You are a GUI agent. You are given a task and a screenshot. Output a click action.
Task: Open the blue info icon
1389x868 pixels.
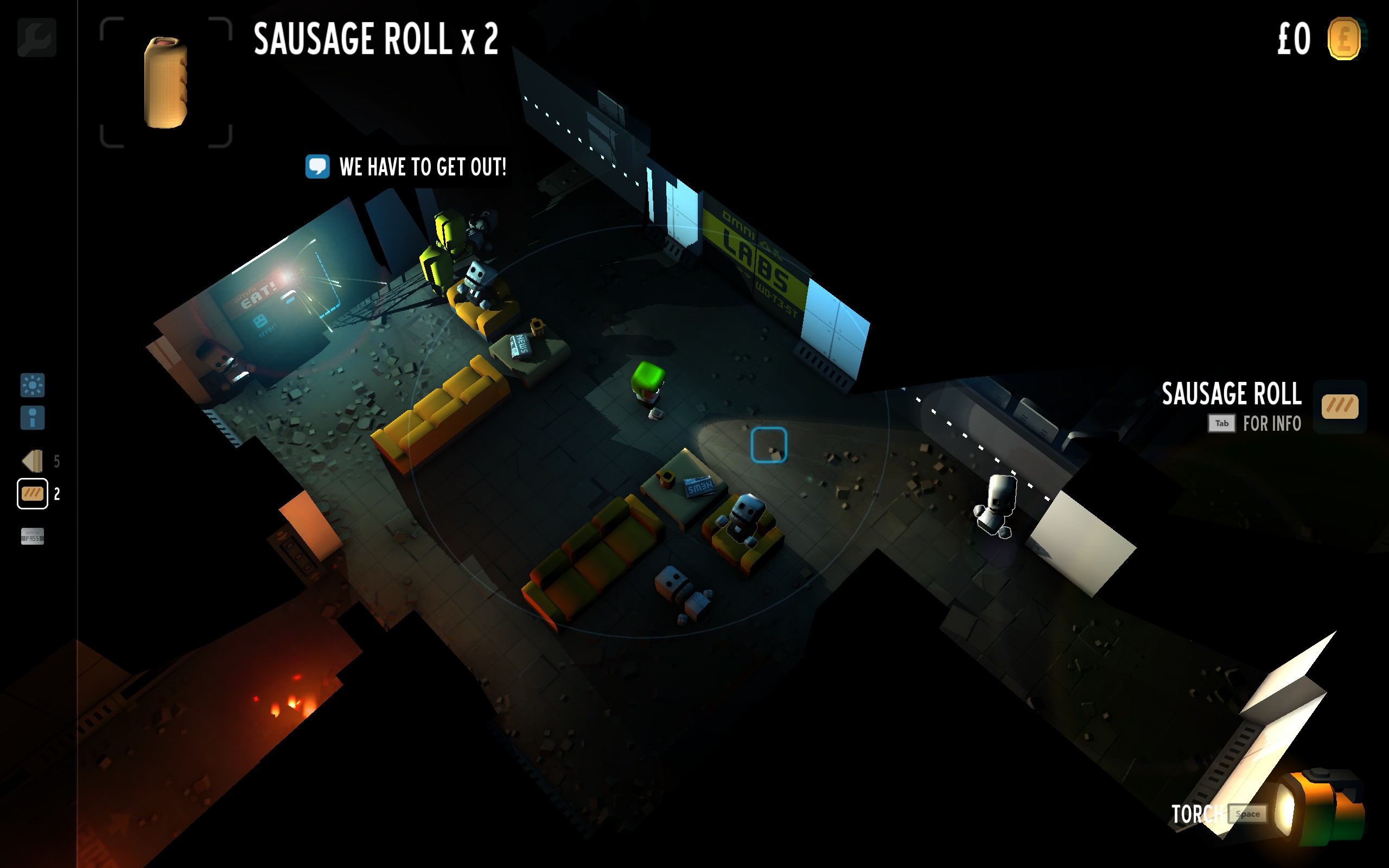click(32, 418)
